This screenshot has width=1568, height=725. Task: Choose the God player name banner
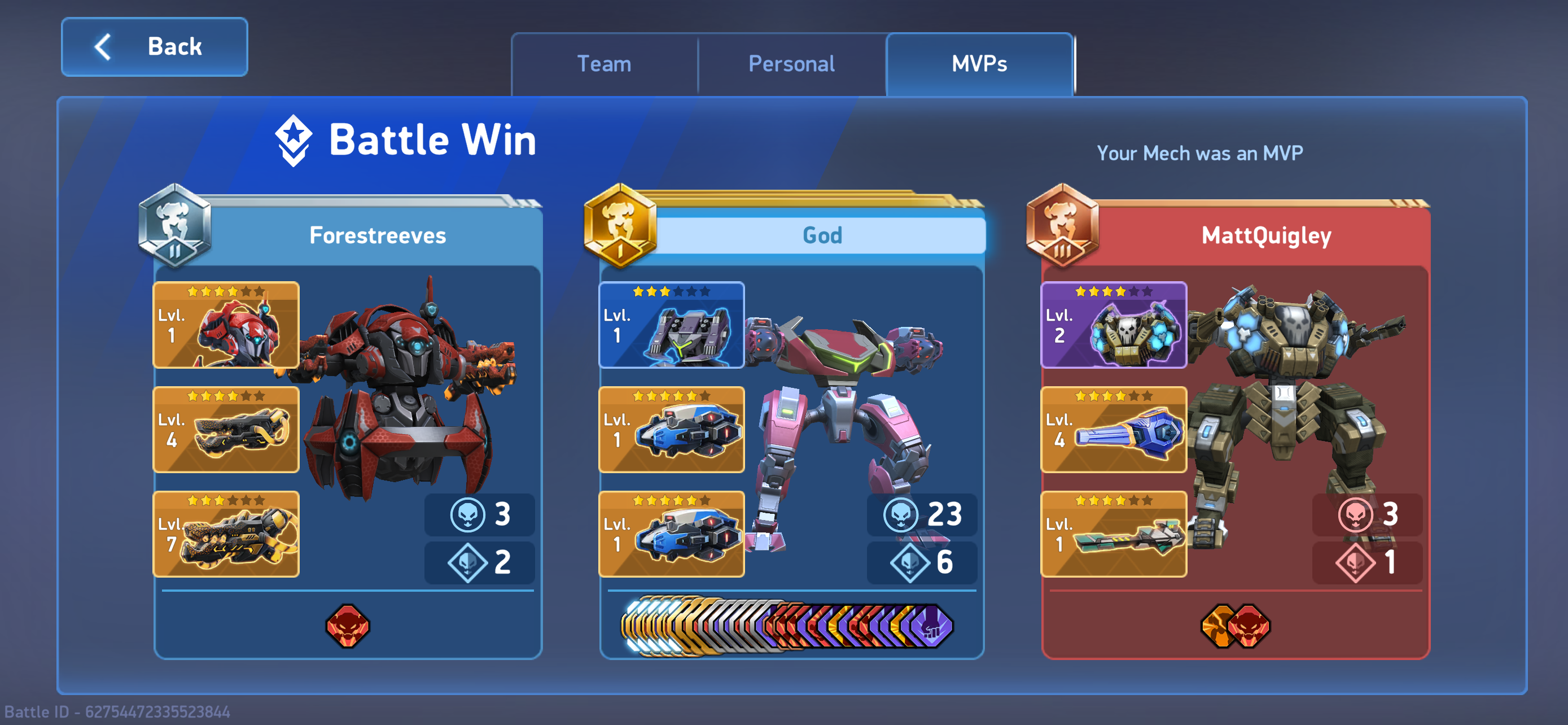[x=822, y=235]
